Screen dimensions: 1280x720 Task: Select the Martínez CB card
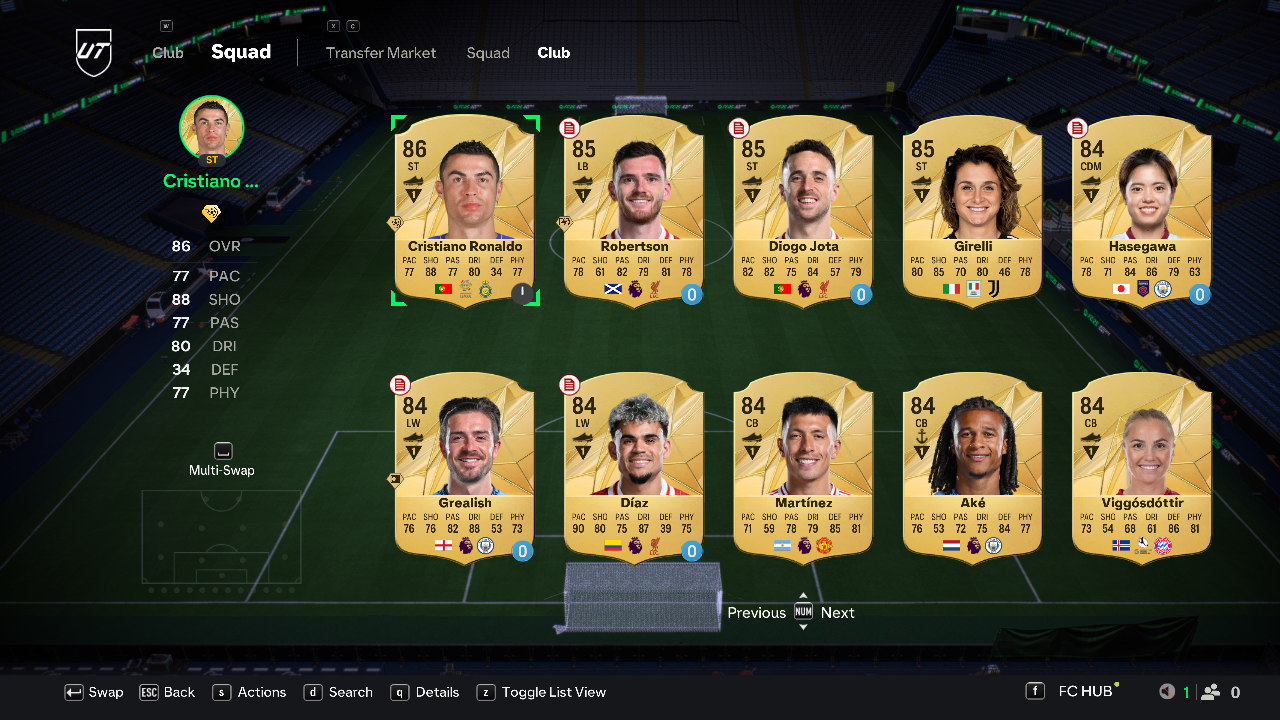[x=803, y=467]
